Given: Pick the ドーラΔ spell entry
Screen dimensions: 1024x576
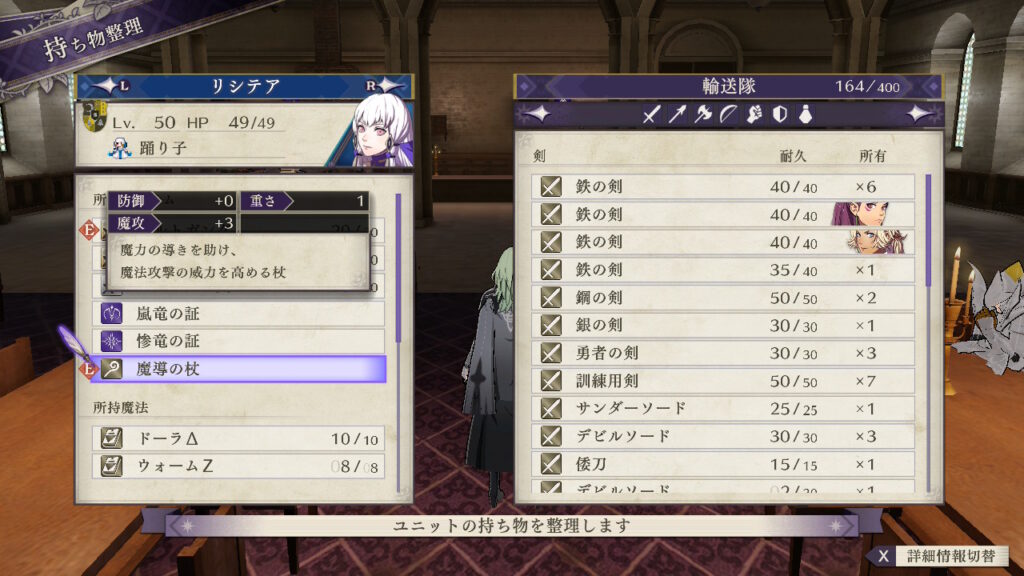Looking at the screenshot, I should click(x=240, y=438).
